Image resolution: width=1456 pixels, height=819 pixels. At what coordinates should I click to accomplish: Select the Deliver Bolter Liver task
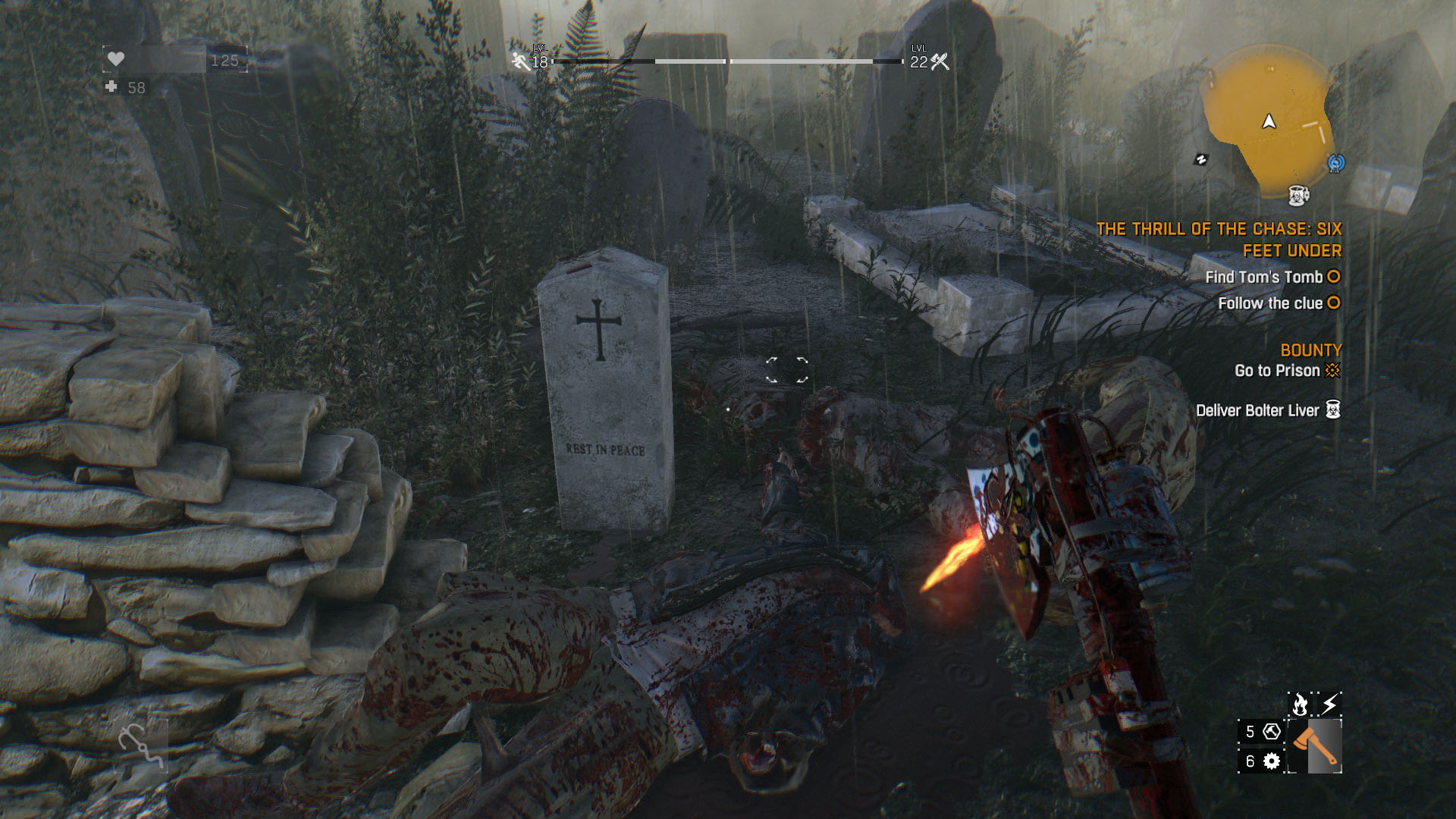point(1258,410)
